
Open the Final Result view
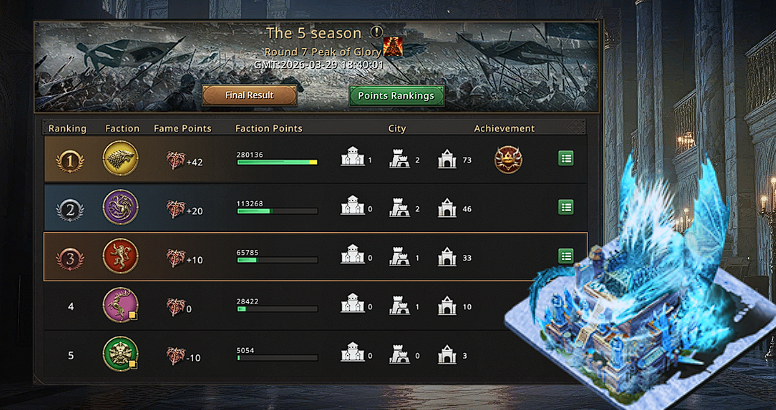pyautogui.click(x=250, y=96)
